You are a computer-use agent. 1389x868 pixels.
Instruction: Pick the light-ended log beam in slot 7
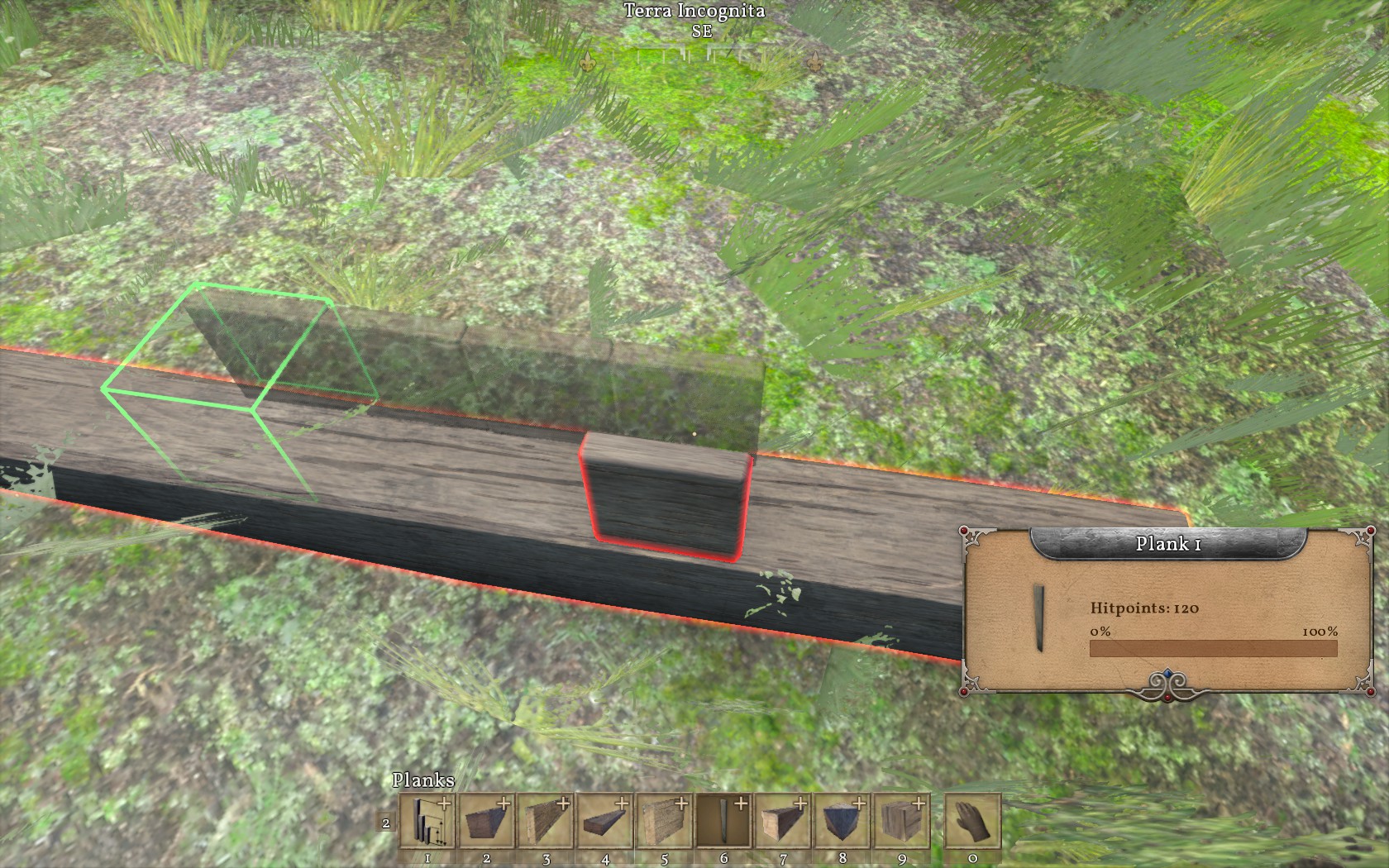(x=784, y=821)
